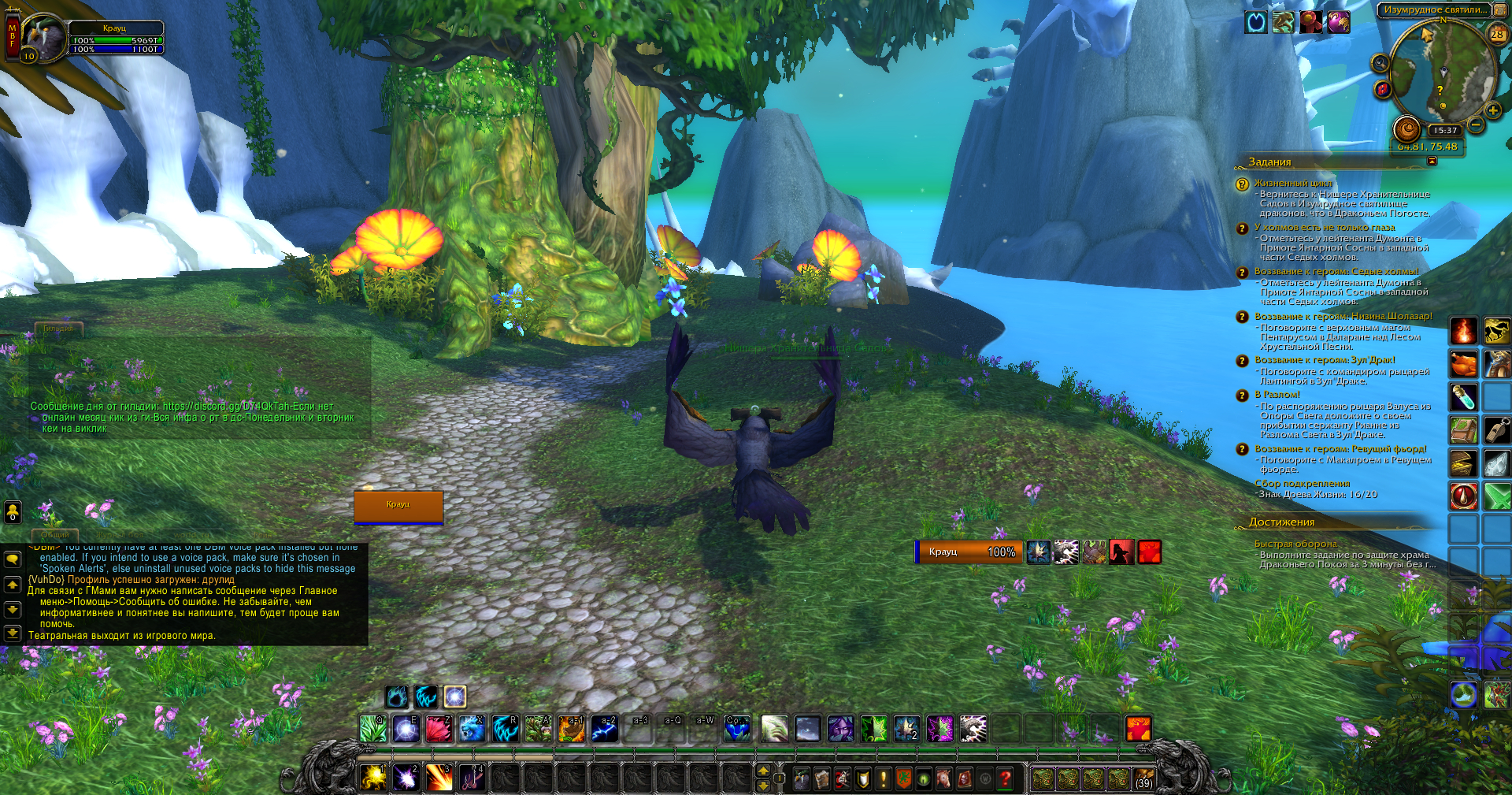Cast the blue lightning ability slot

pos(604,730)
